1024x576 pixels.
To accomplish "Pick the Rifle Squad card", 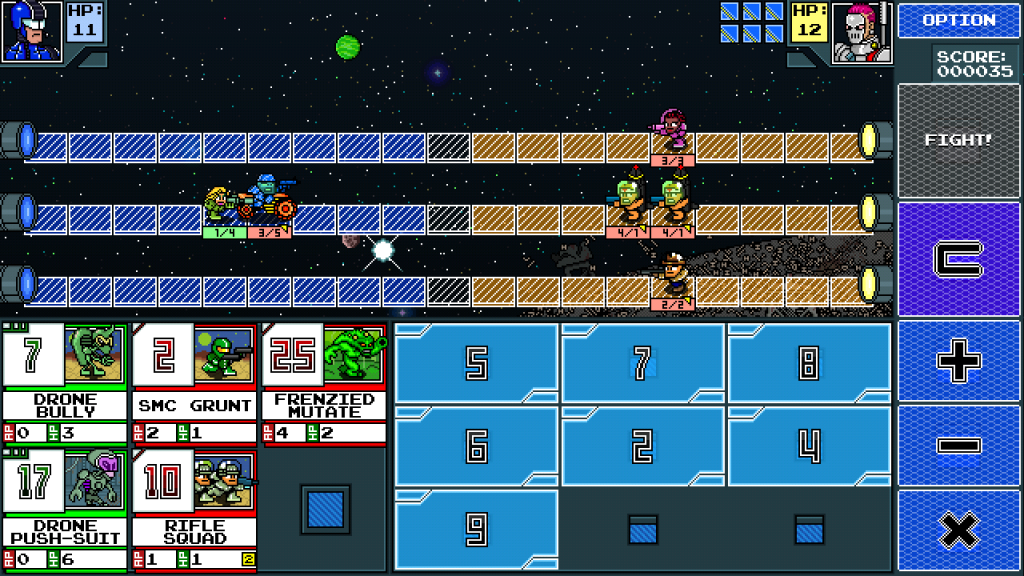I will [x=193, y=510].
